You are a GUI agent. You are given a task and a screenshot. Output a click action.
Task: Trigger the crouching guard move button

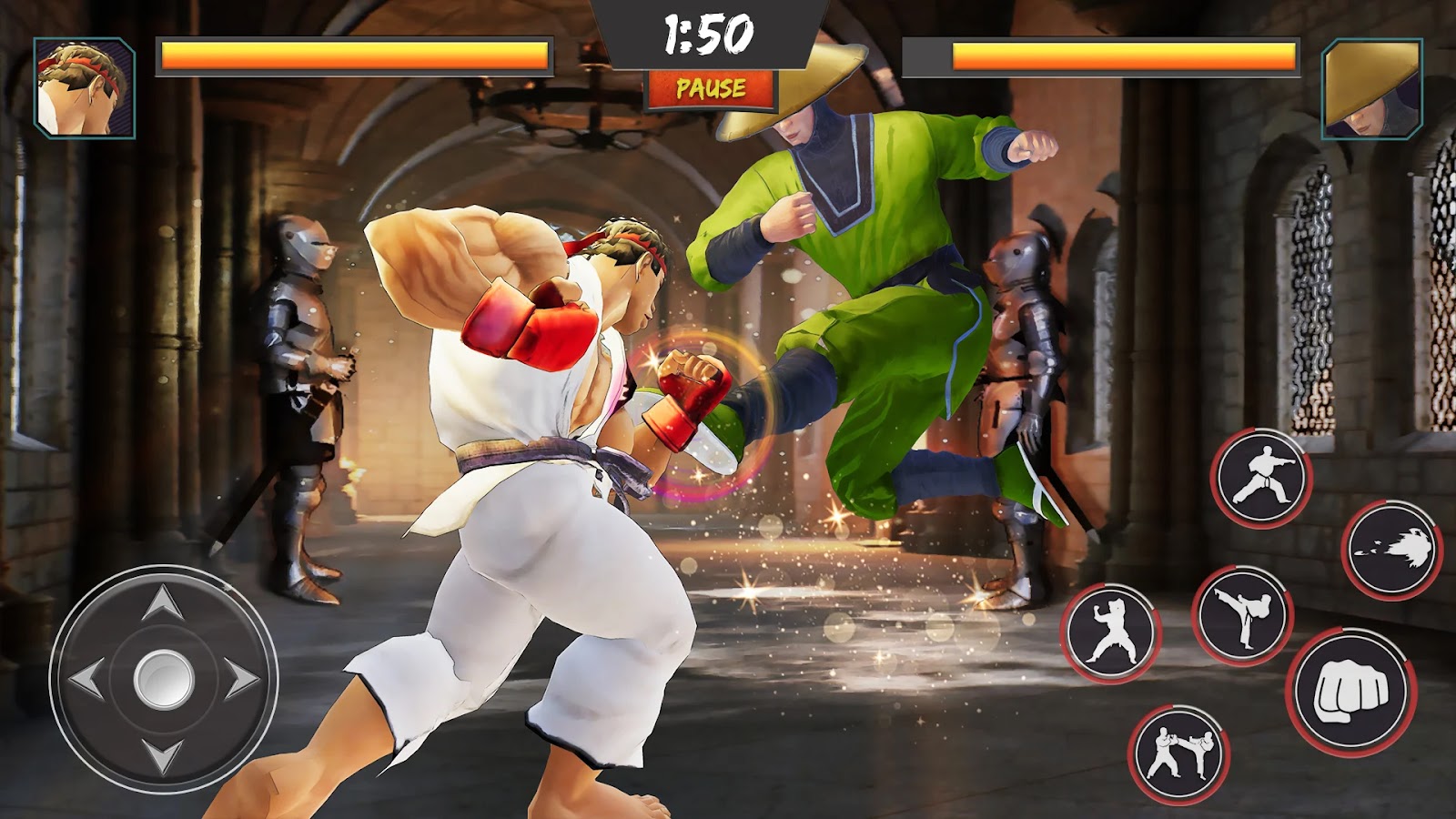tap(1110, 632)
